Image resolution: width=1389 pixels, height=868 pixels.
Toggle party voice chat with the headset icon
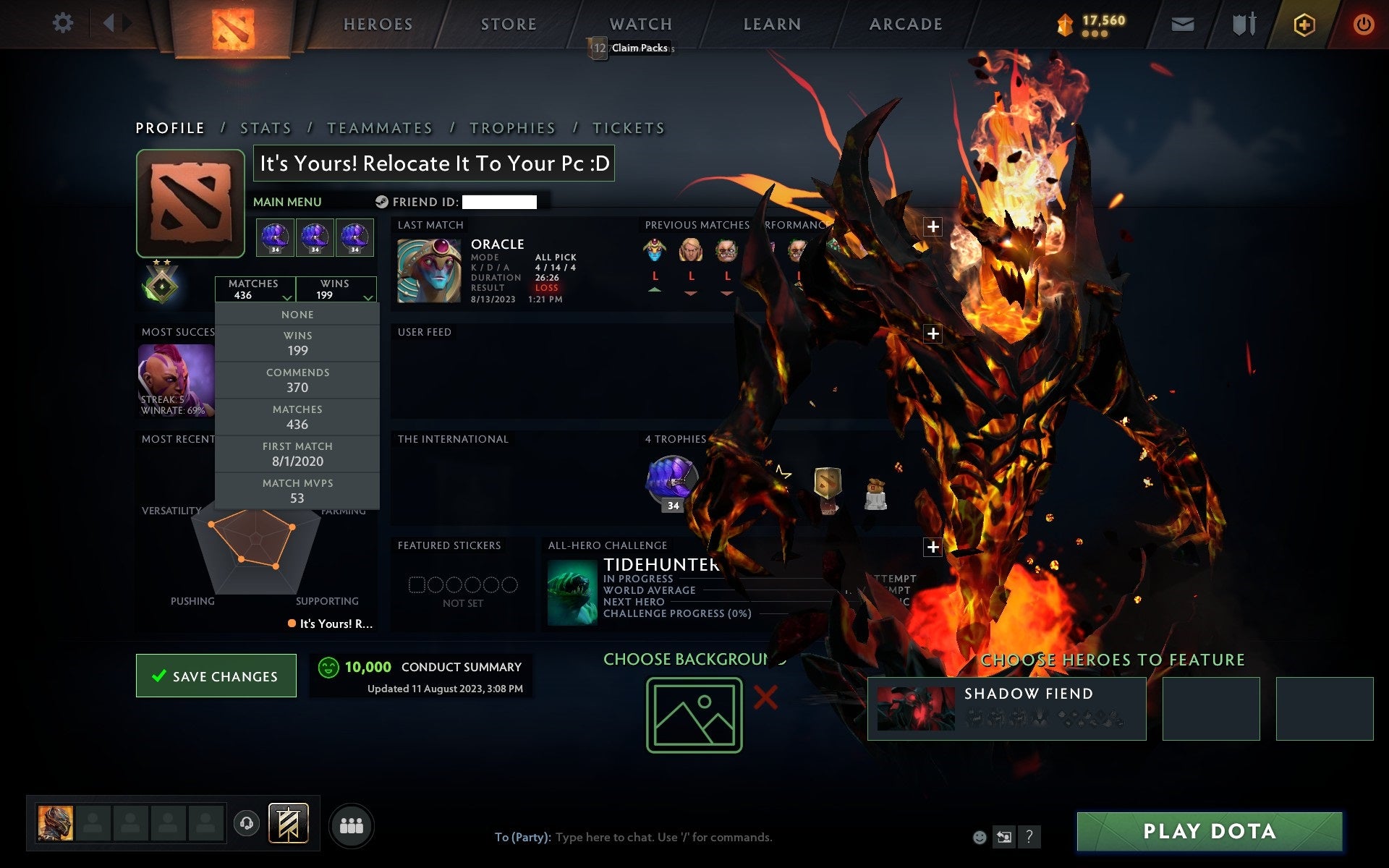(x=246, y=823)
